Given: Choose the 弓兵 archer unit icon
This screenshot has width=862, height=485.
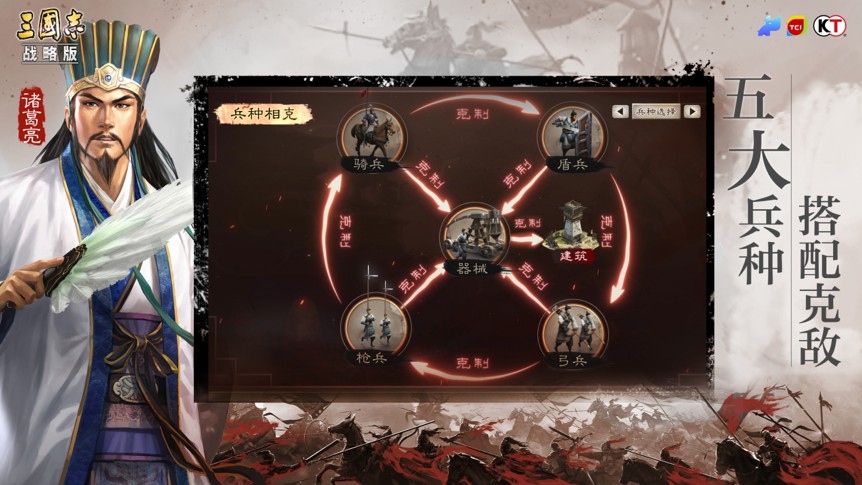Looking at the screenshot, I should click(x=572, y=327).
